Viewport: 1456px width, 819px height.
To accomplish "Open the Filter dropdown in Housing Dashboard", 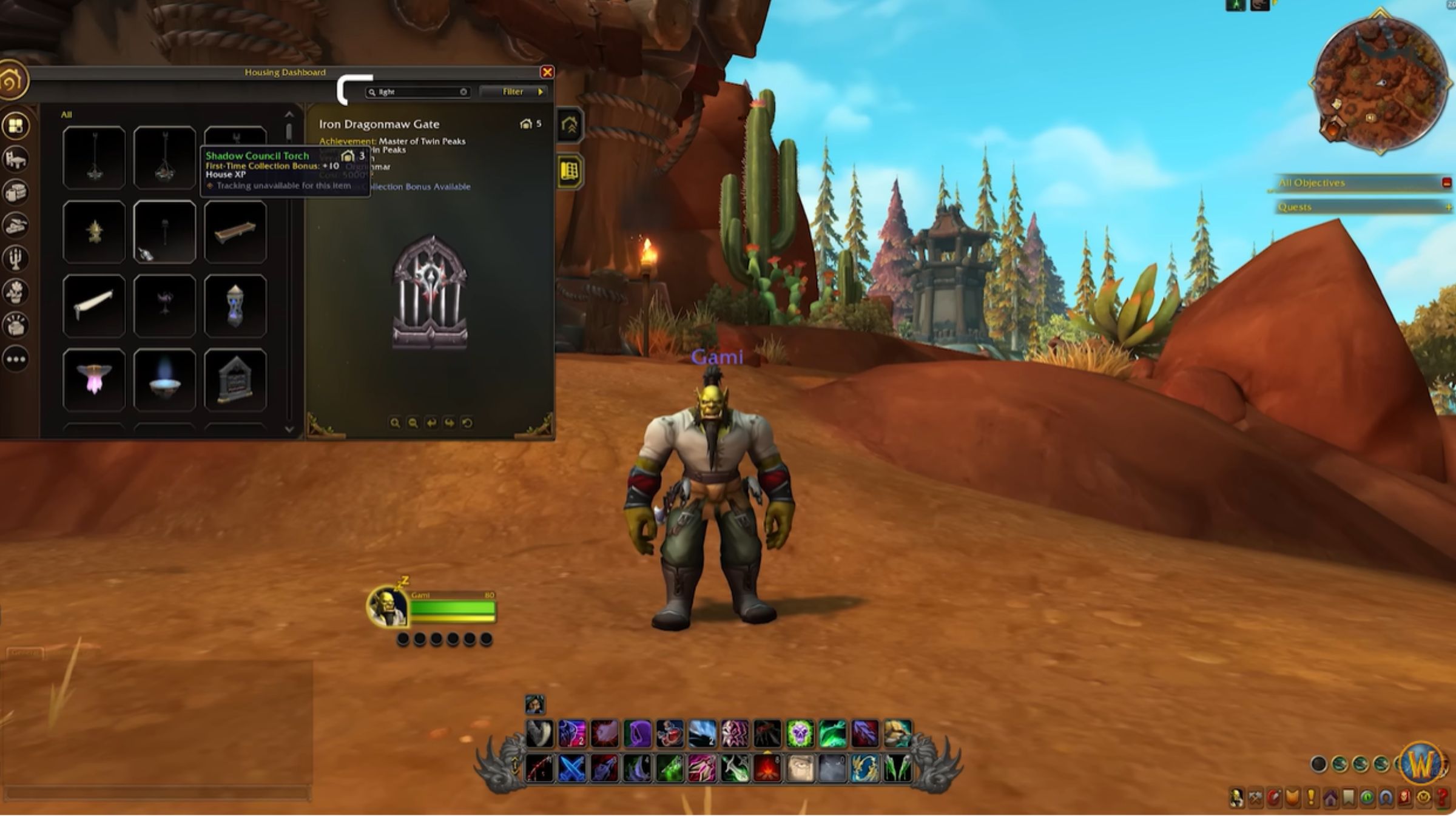I will click(514, 92).
